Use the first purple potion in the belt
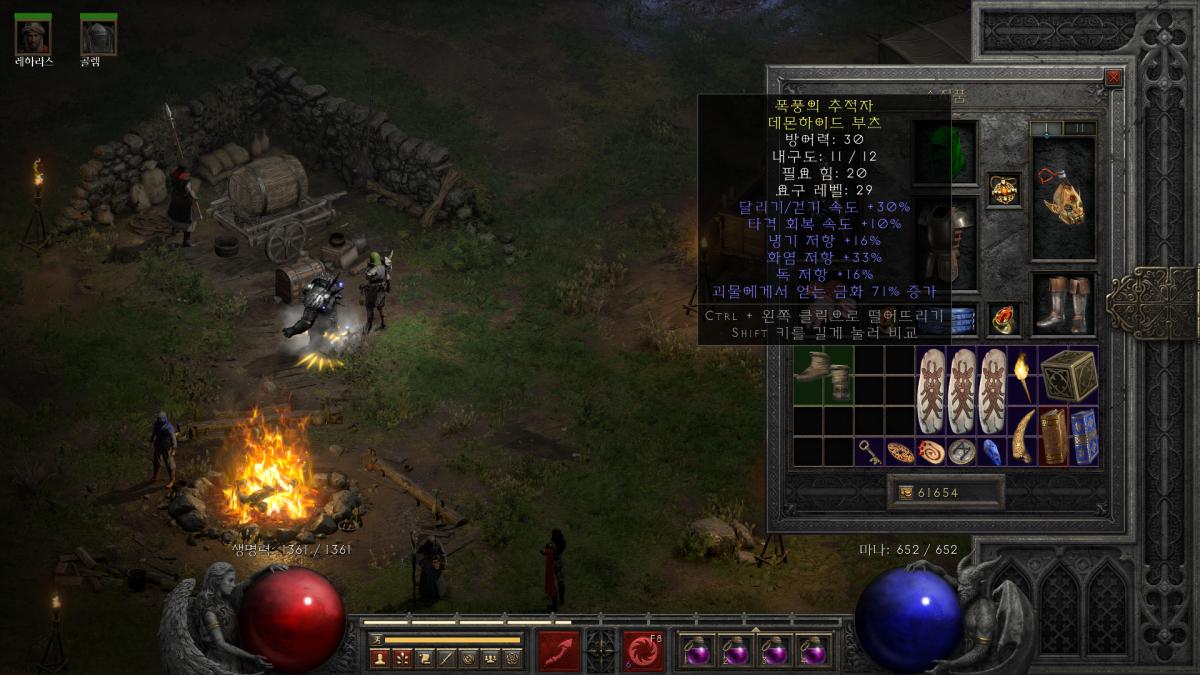Image resolution: width=1200 pixels, height=675 pixels. coord(696,652)
